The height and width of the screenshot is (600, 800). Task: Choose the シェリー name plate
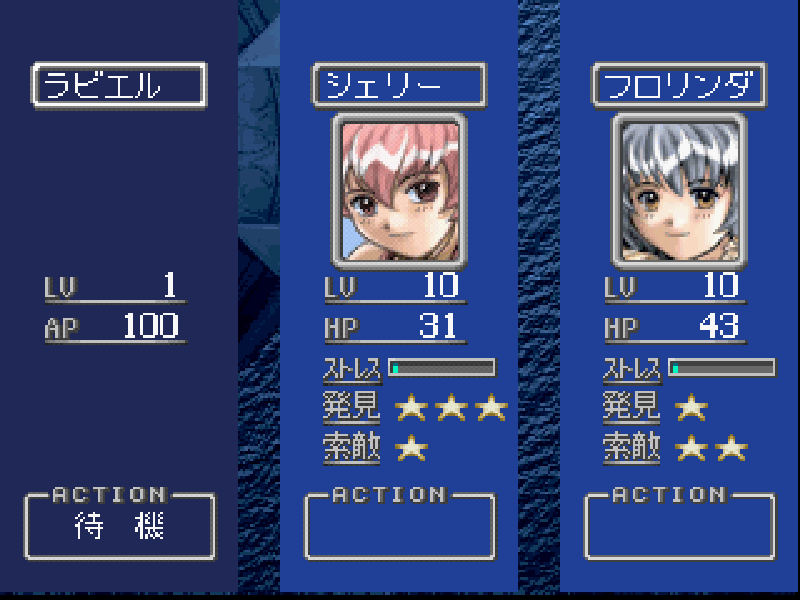(x=399, y=85)
